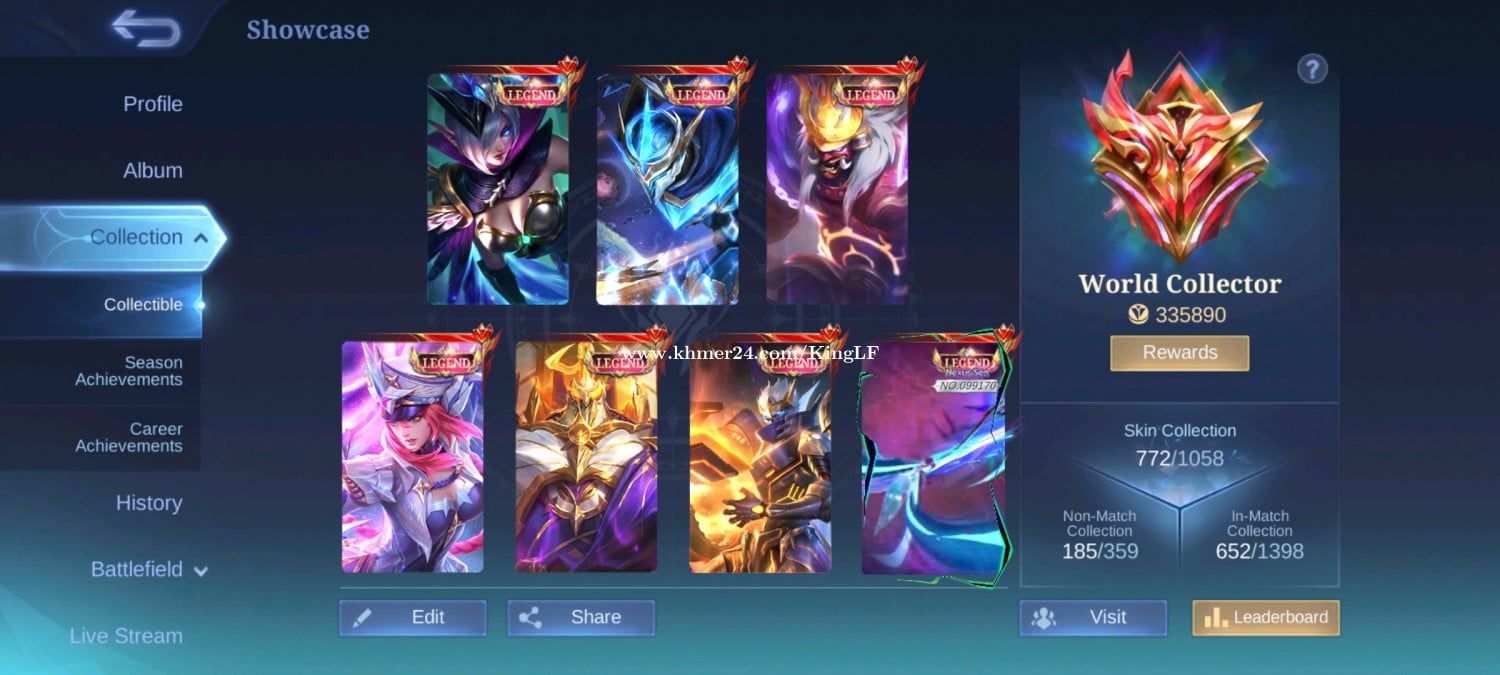Screen dimensions: 1500x675
Task: Show help via the question mark icon
Action: 1312,69
